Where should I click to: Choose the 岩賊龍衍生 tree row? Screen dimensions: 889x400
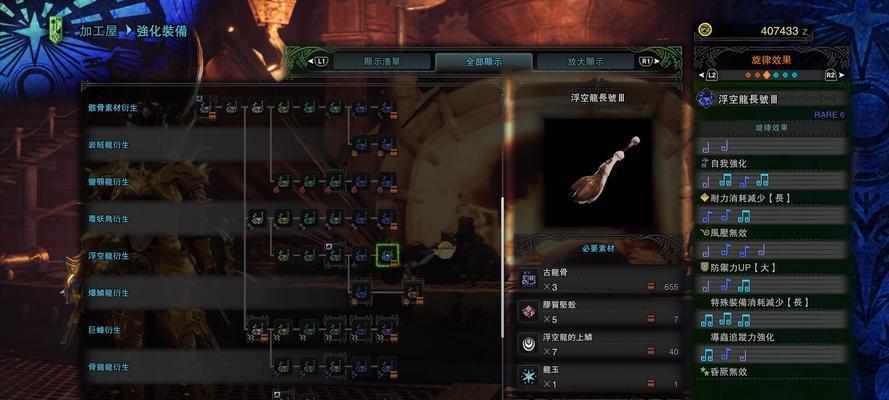click(x=108, y=144)
